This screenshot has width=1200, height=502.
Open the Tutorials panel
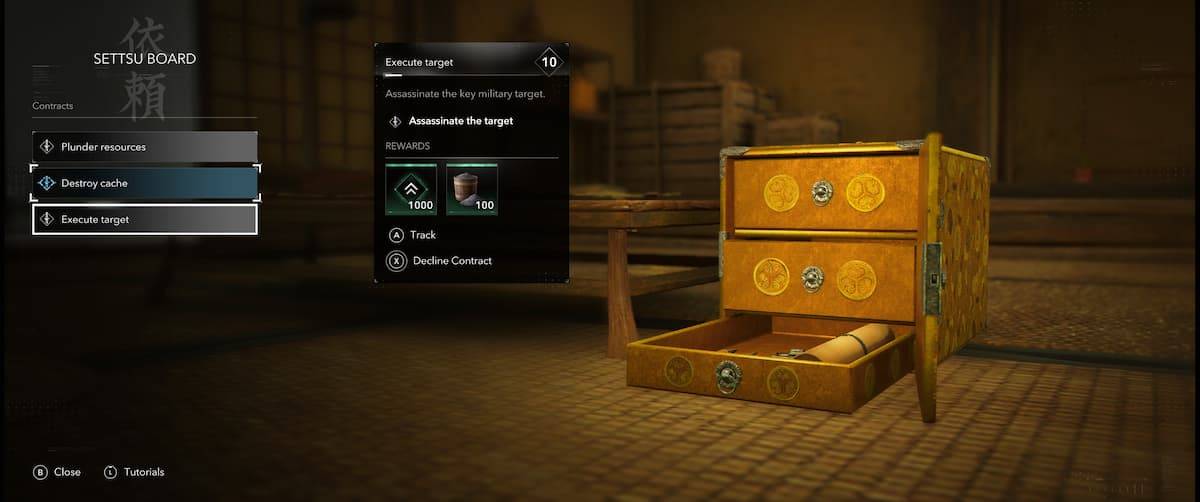pyautogui.click(x=133, y=472)
